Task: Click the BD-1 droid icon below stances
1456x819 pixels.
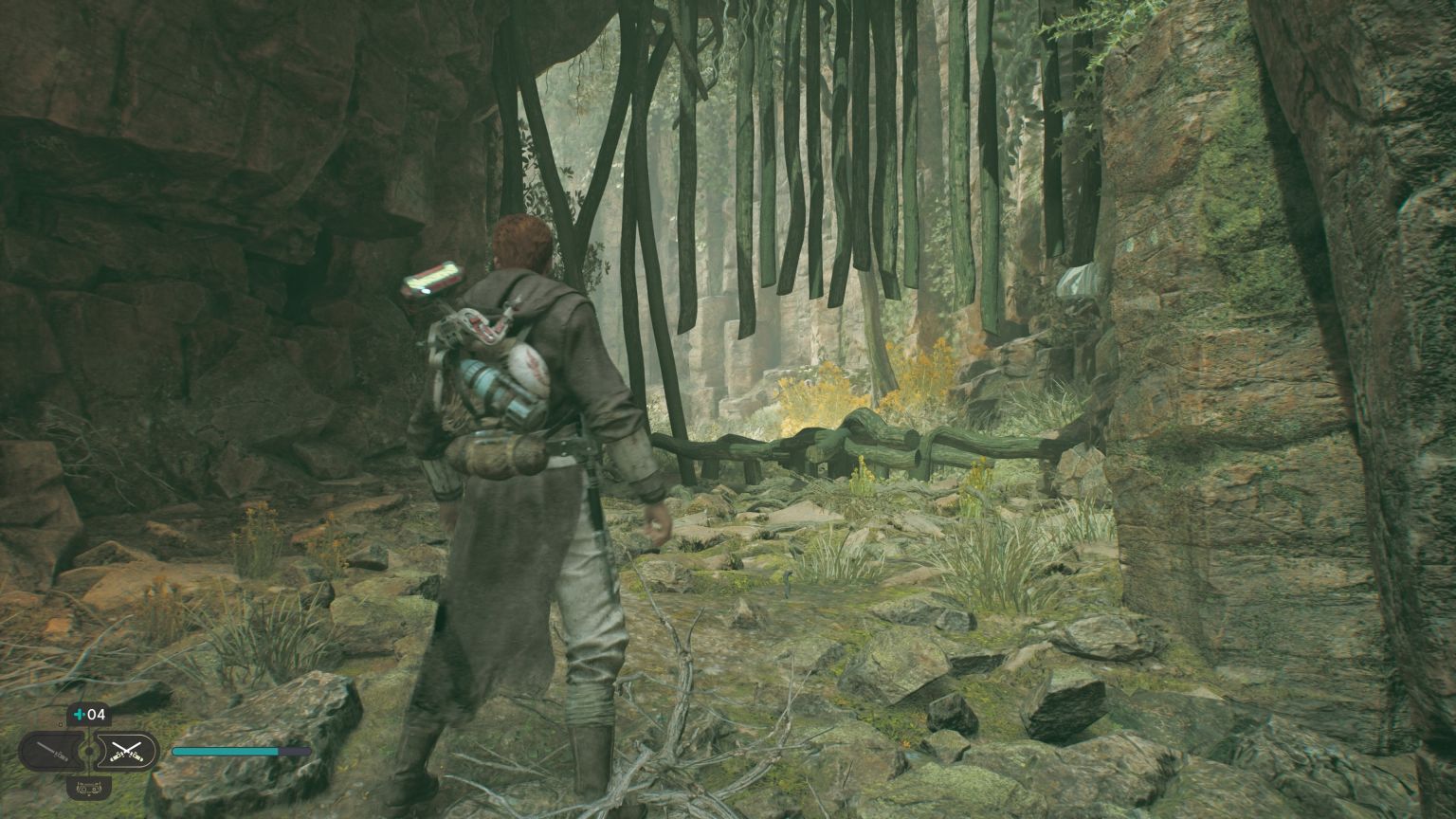Action: point(90,789)
